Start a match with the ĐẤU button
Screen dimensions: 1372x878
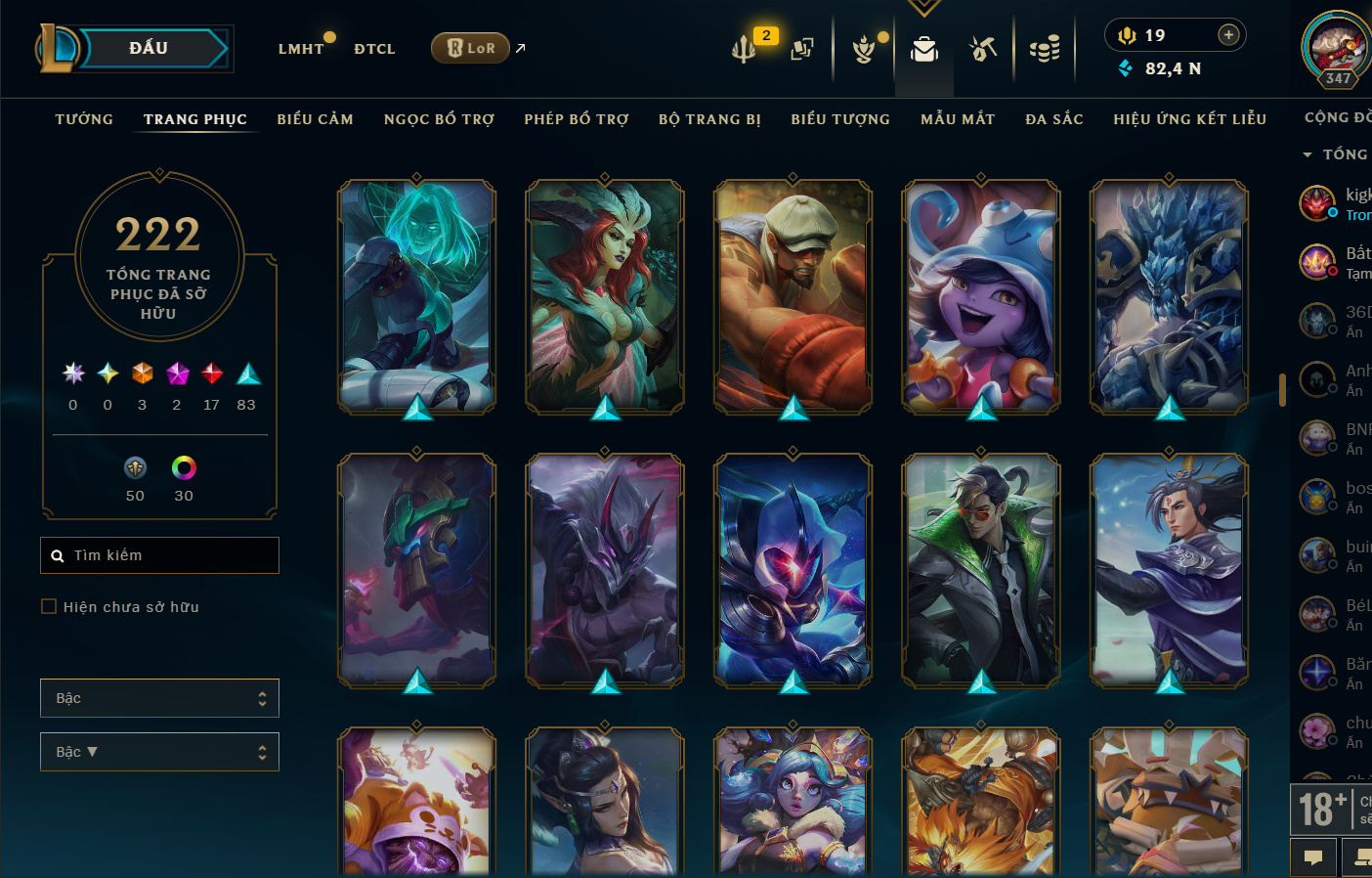150,49
